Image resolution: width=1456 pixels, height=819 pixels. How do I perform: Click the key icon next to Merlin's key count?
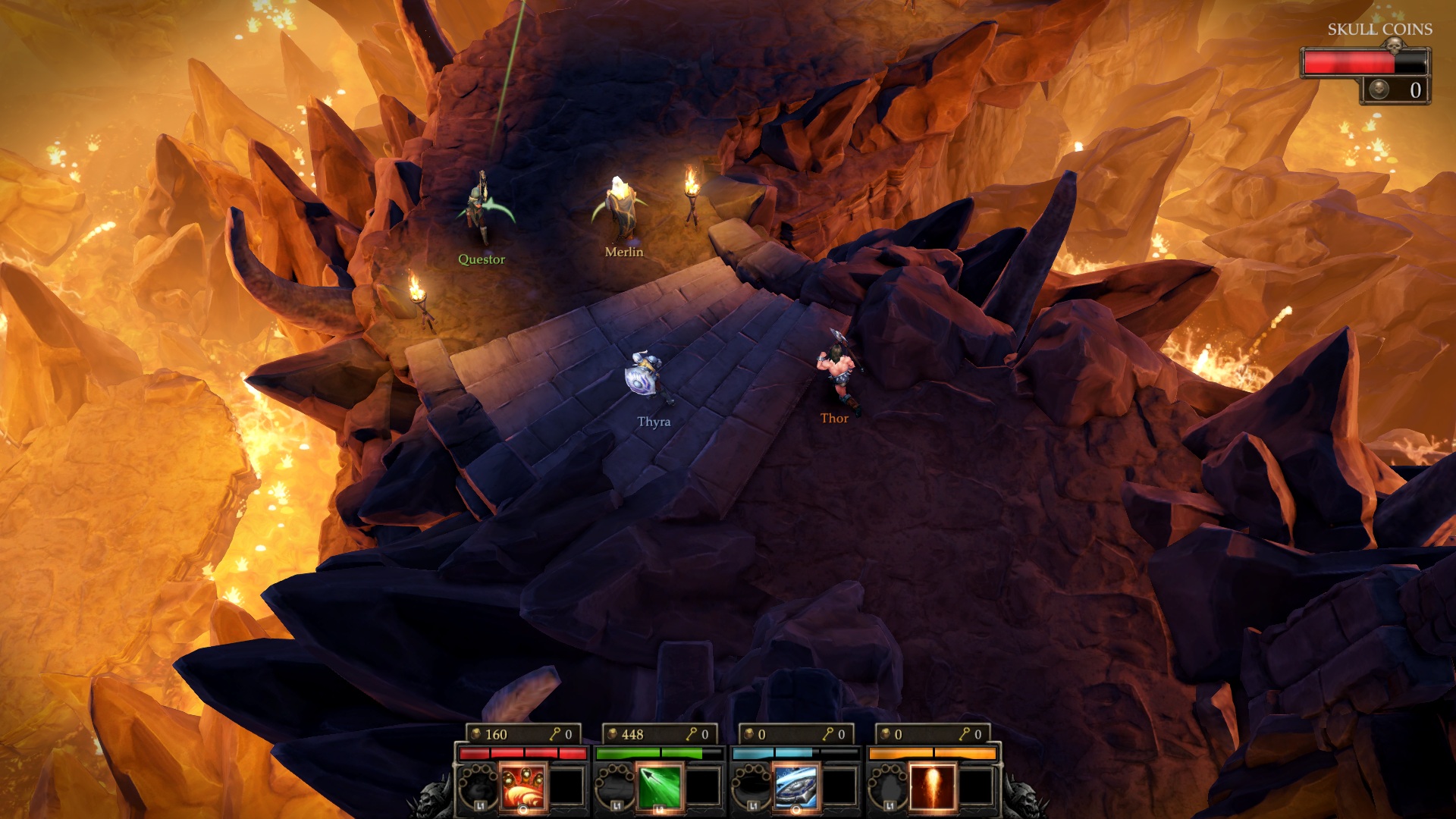click(692, 734)
